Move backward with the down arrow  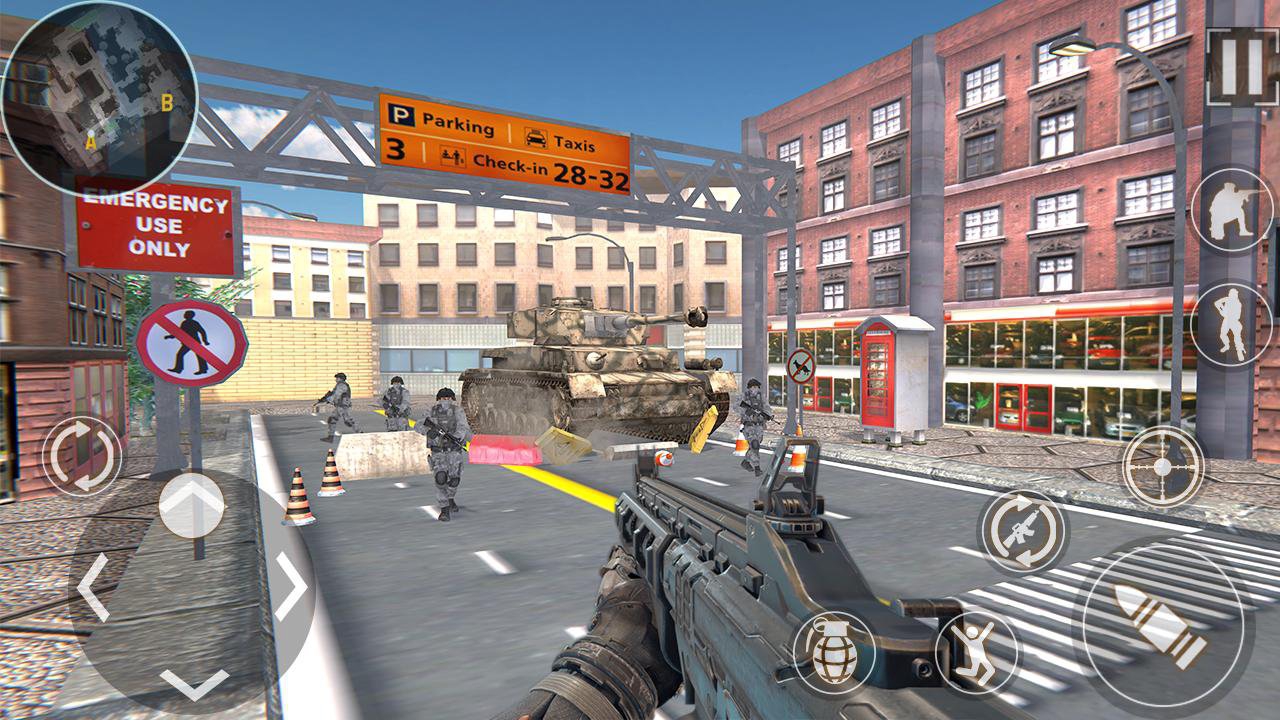click(193, 683)
